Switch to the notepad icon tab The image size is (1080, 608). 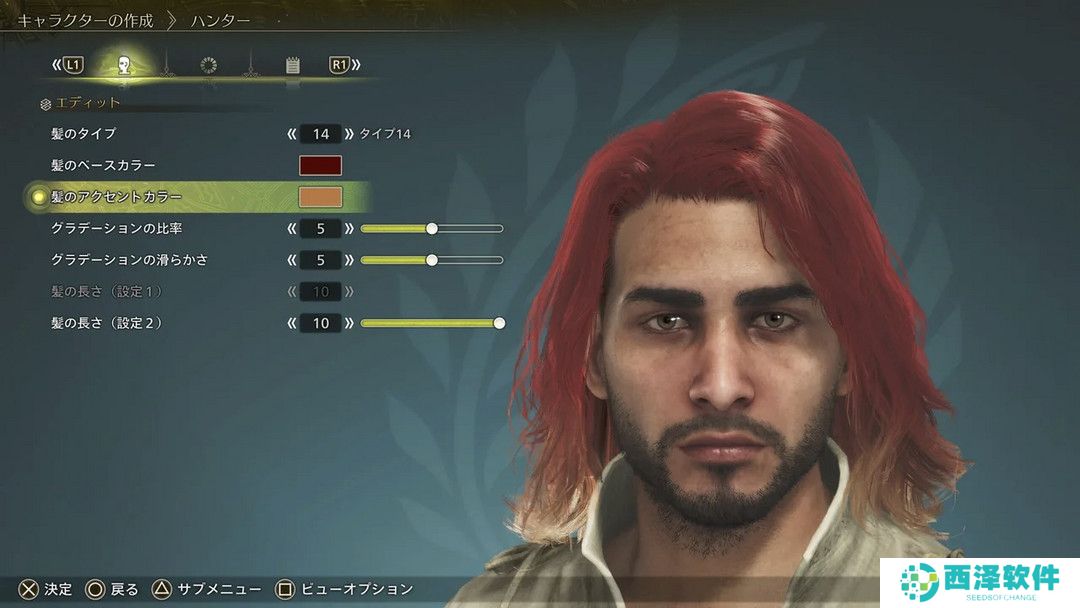pyautogui.click(x=292, y=66)
